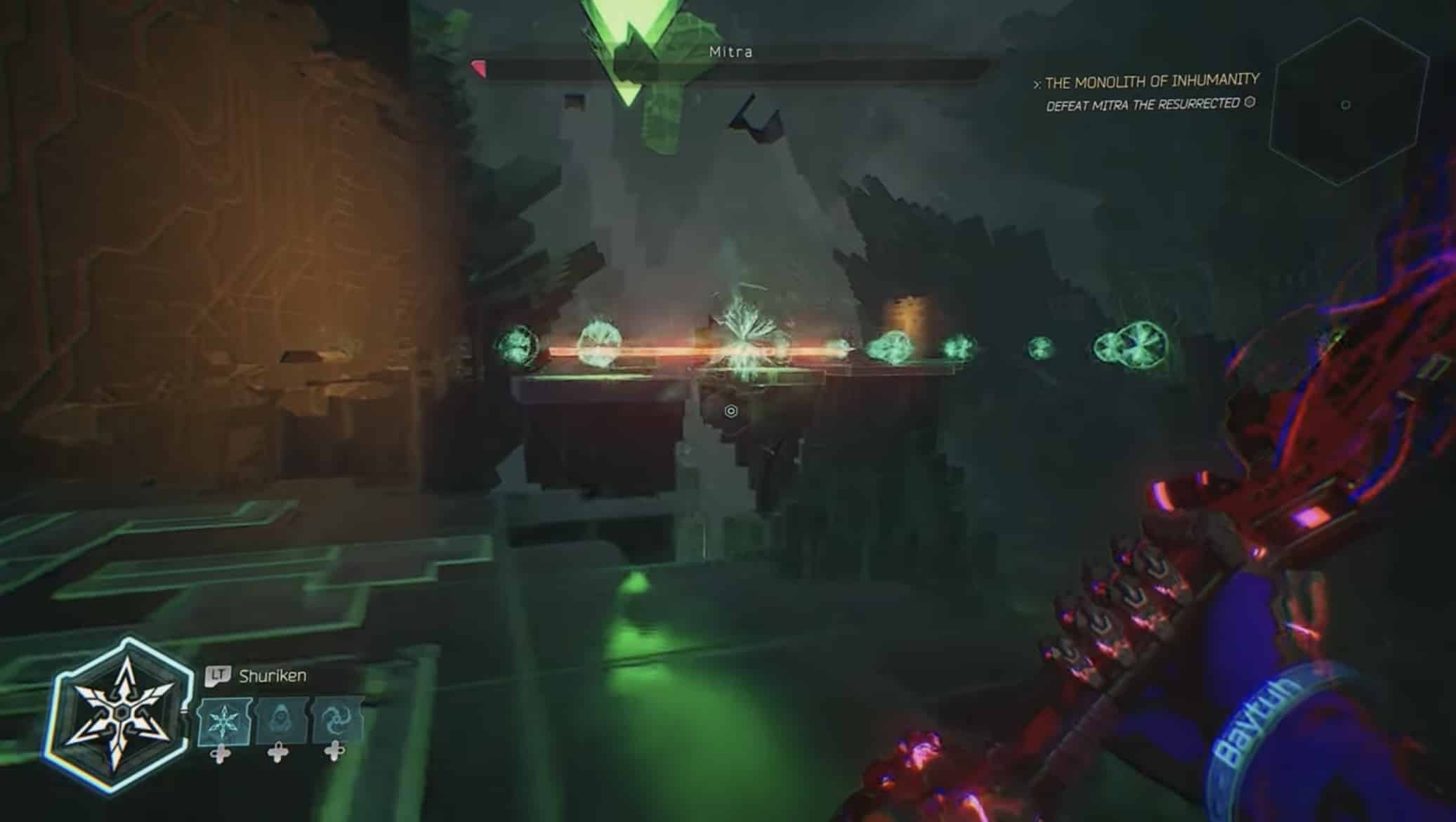This screenshot has width=1456, height=822.
Task: Toggle the middle upgrade plus button
Action: [x=277, y=755]
